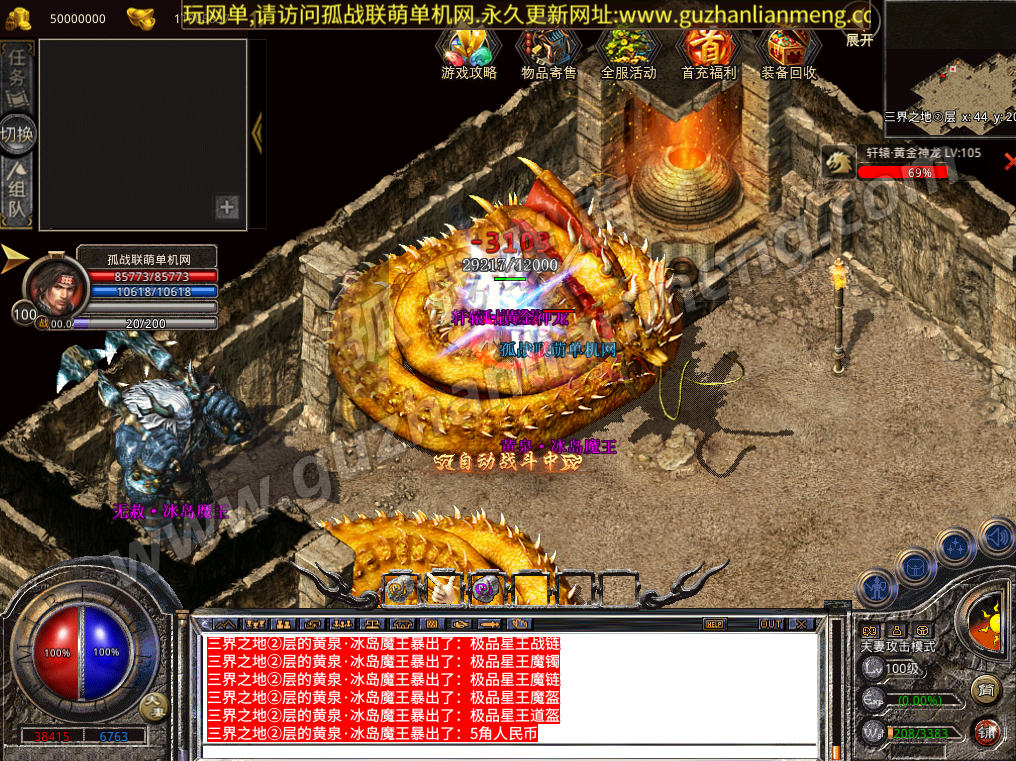Click the round 切换 switch button
The height and width of the screenshot is (761, 1016).
(18, 133)
